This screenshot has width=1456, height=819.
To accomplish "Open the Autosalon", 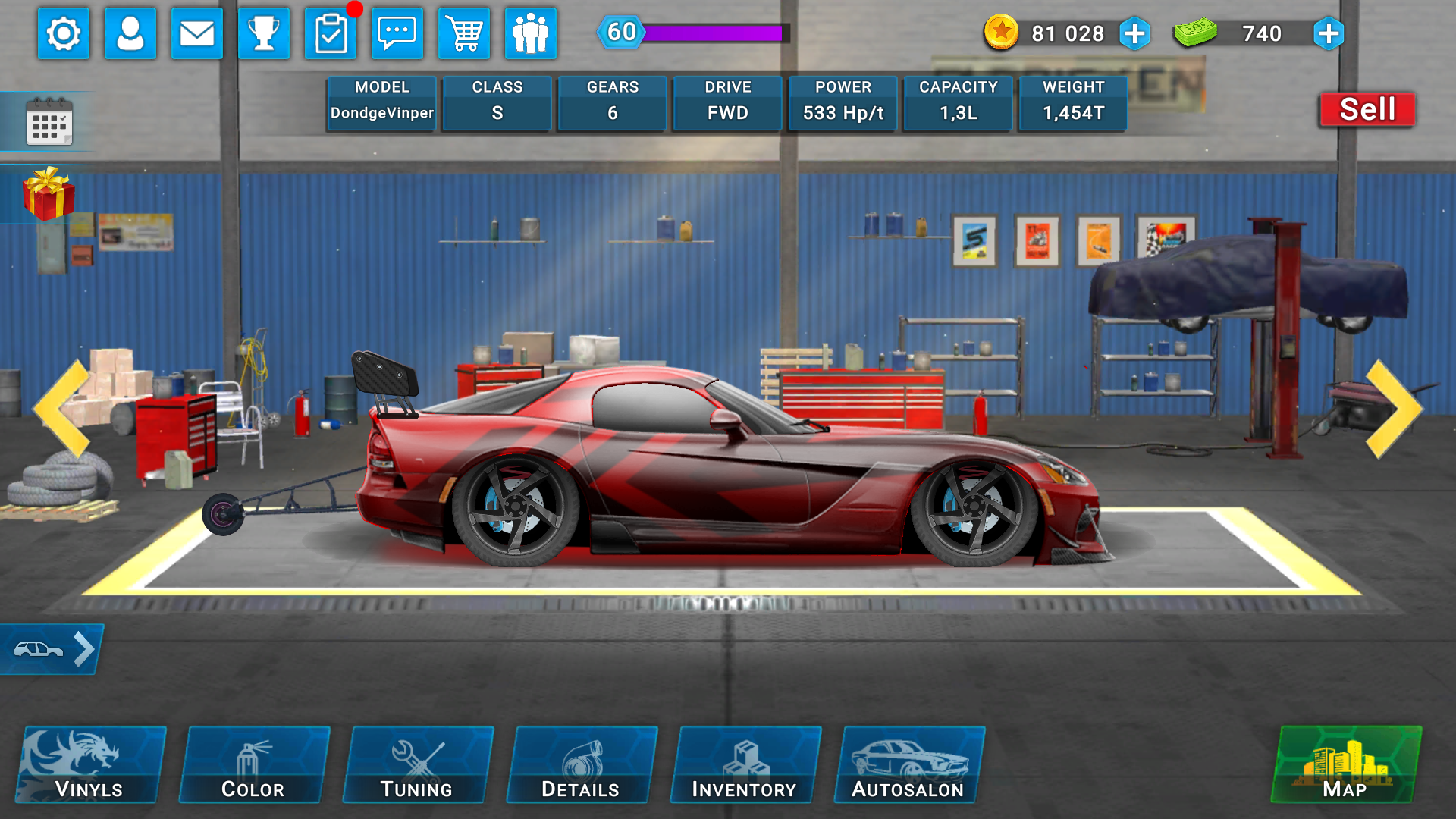I will [908, 764].
